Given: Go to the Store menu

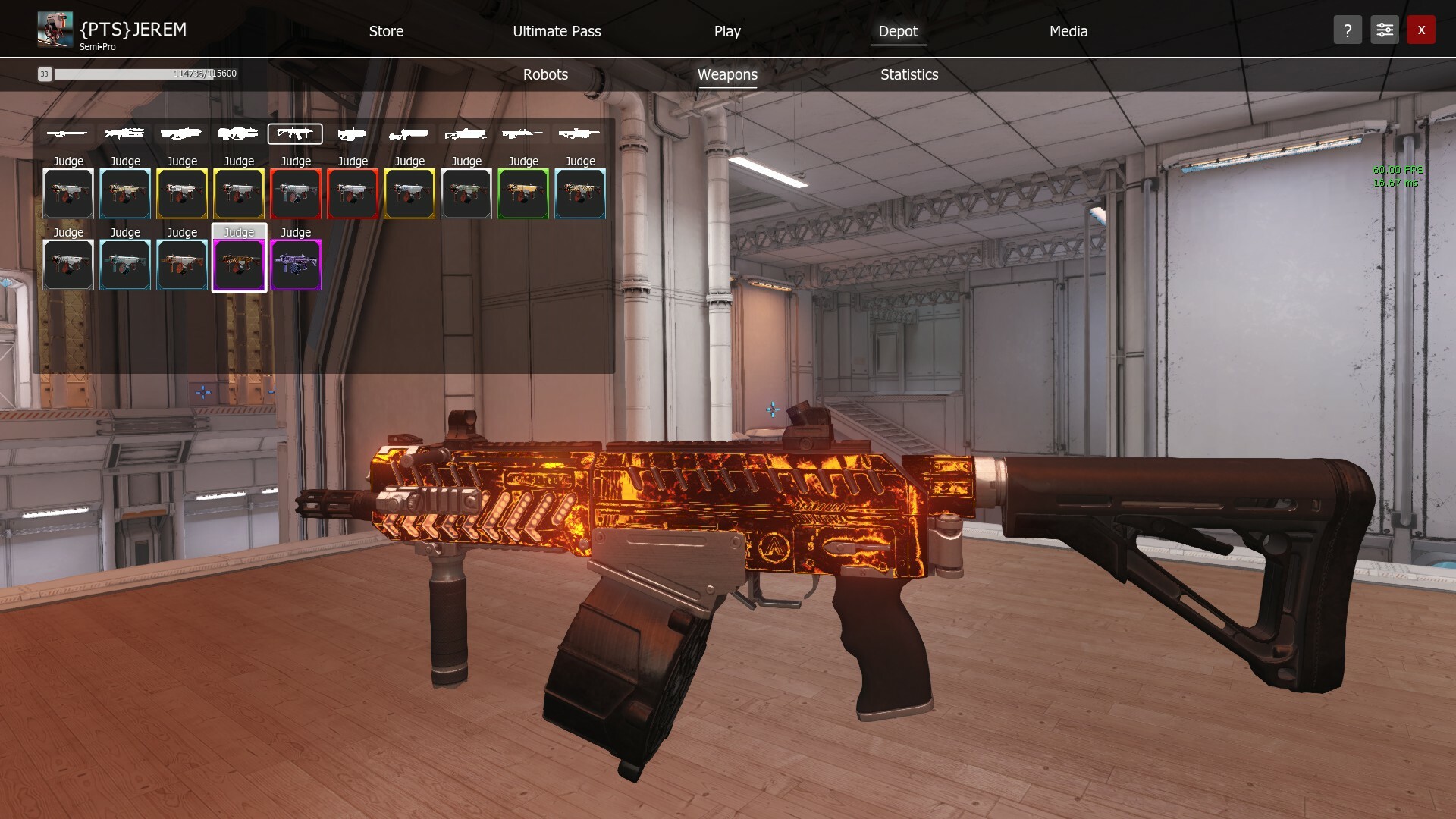Looking at the screenshot, I should tap(386, 31).
